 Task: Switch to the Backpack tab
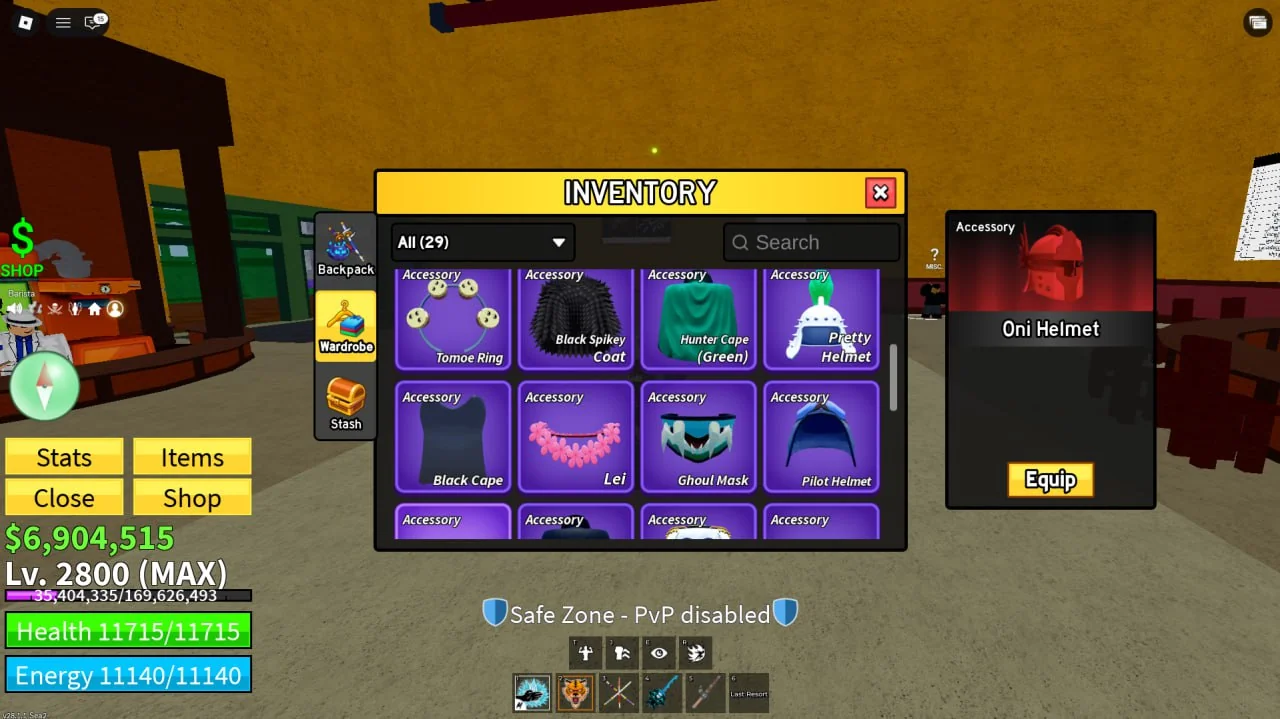click(x=346, y=248)
